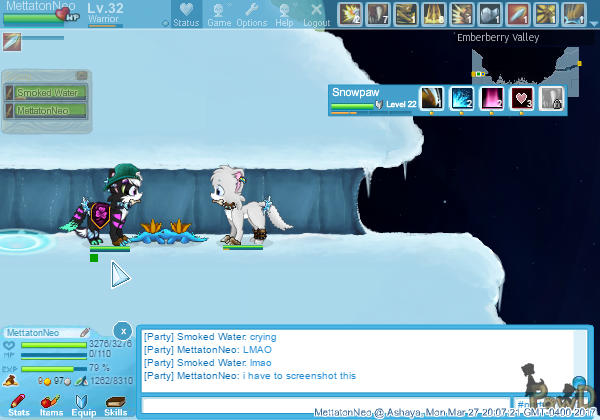Click the pencil icon beside MettatonNeo's name
The width and height of the screenshot is (600, 420).
86,332
